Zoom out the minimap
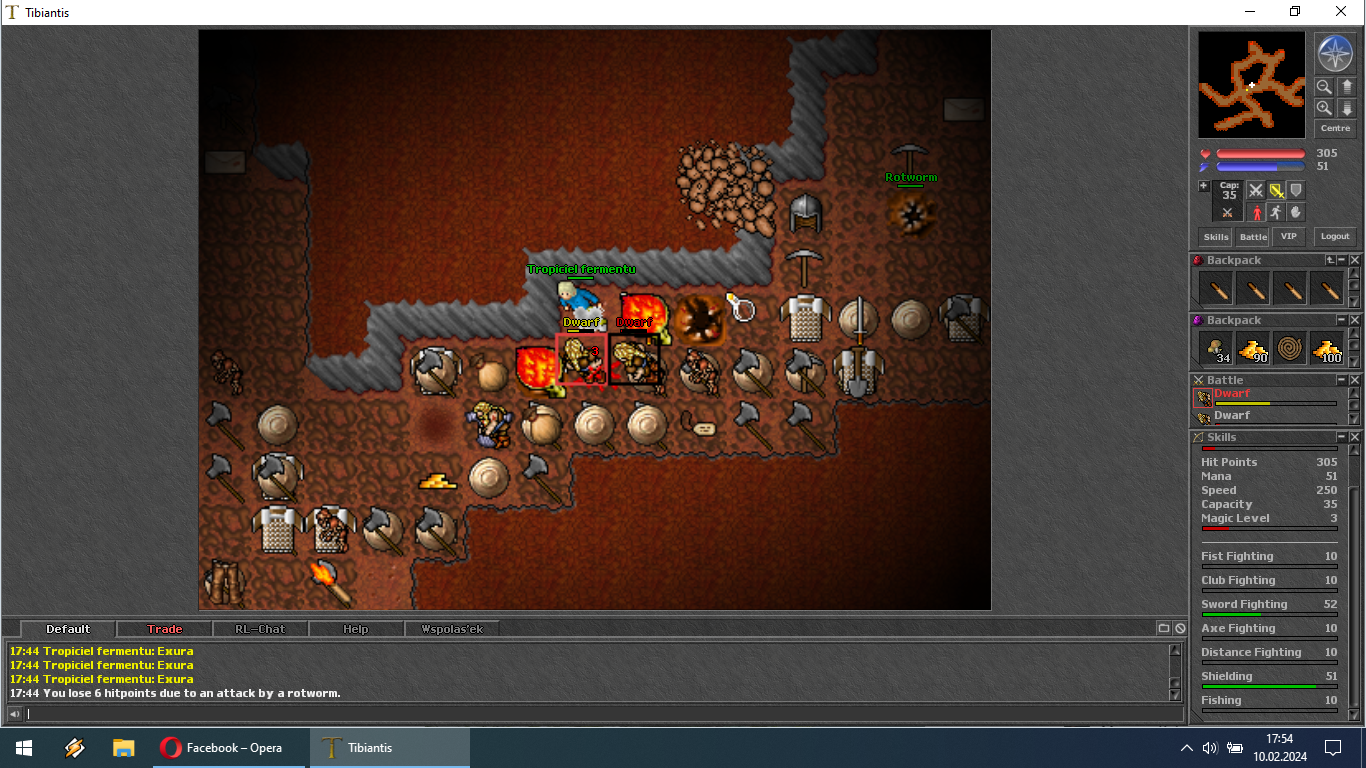Viewport: 1366px width, 768px height. [1324, 87]
